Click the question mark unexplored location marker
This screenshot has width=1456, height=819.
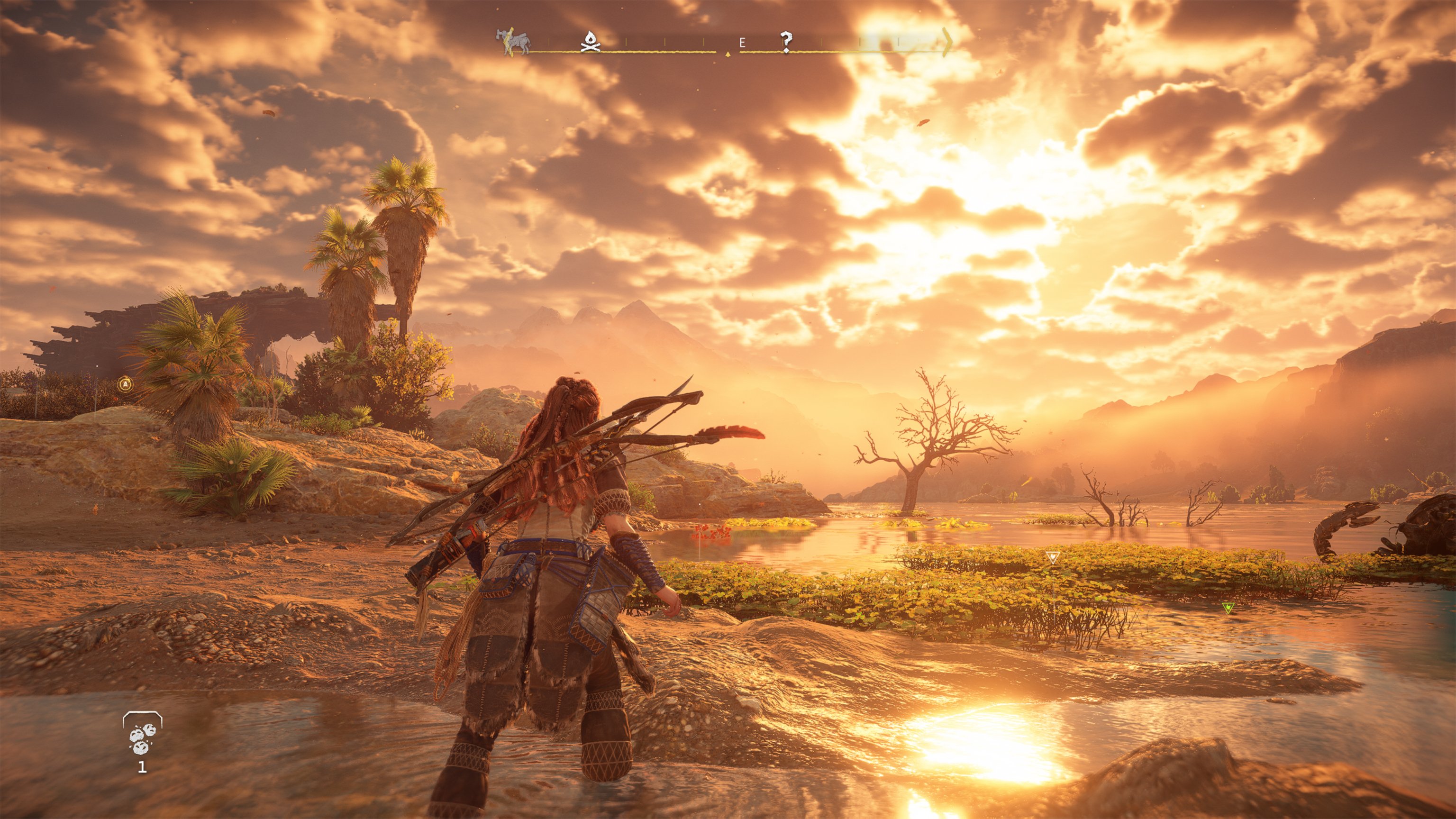tap(787, 39)
